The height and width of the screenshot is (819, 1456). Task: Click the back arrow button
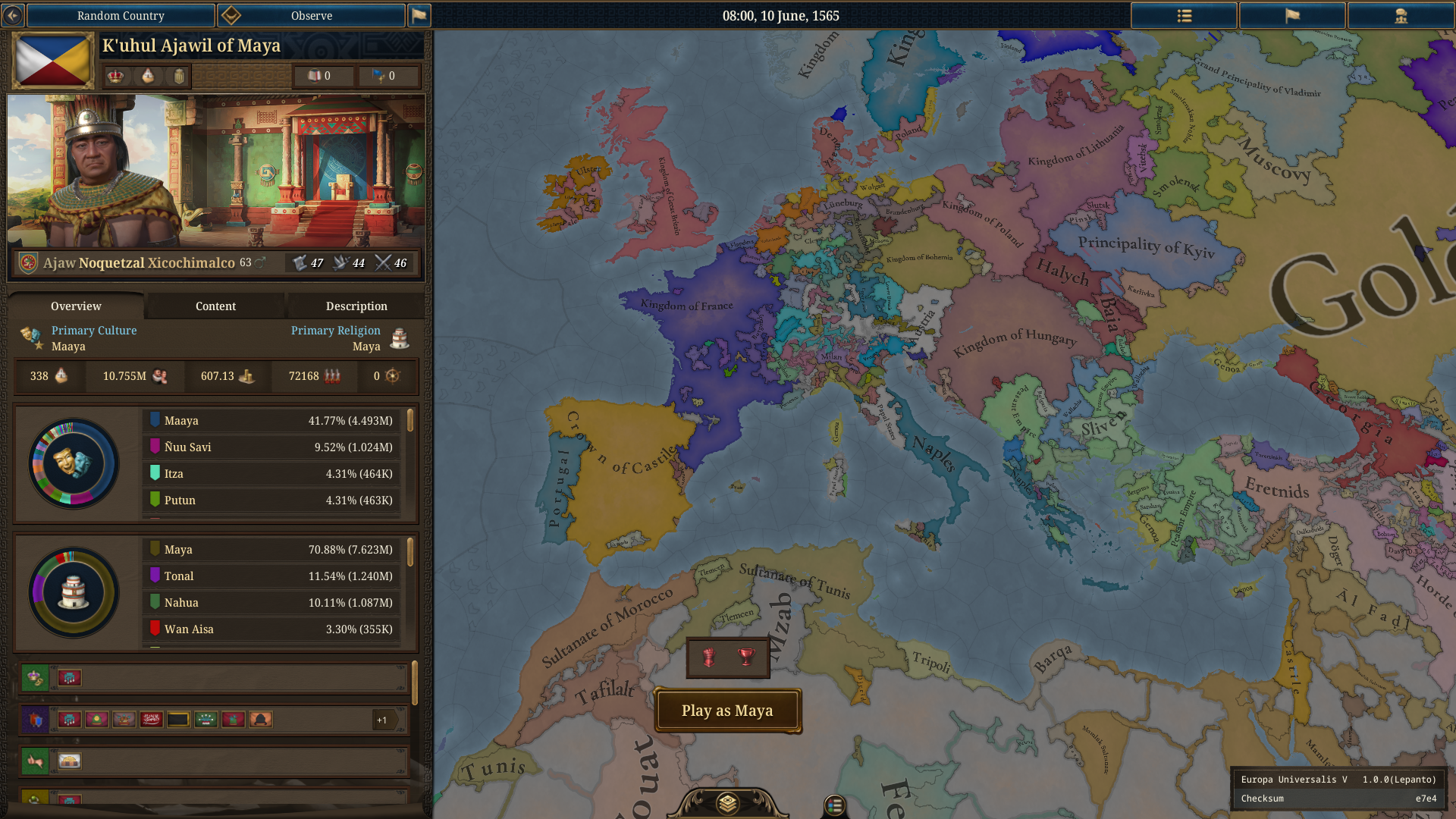pos(13,15)
